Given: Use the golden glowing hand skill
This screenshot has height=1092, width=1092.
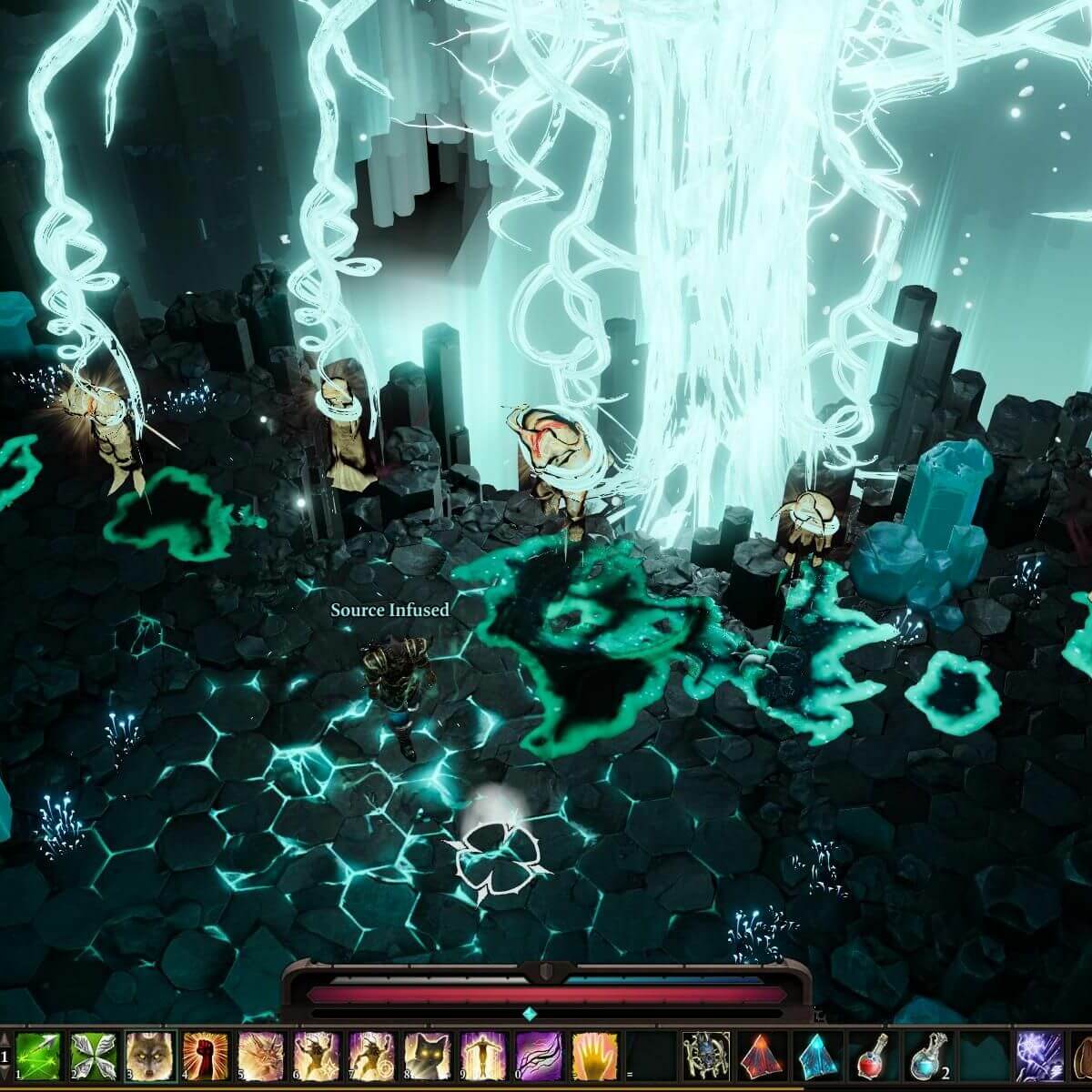Looking at the screenshot, I should 594,1056.
